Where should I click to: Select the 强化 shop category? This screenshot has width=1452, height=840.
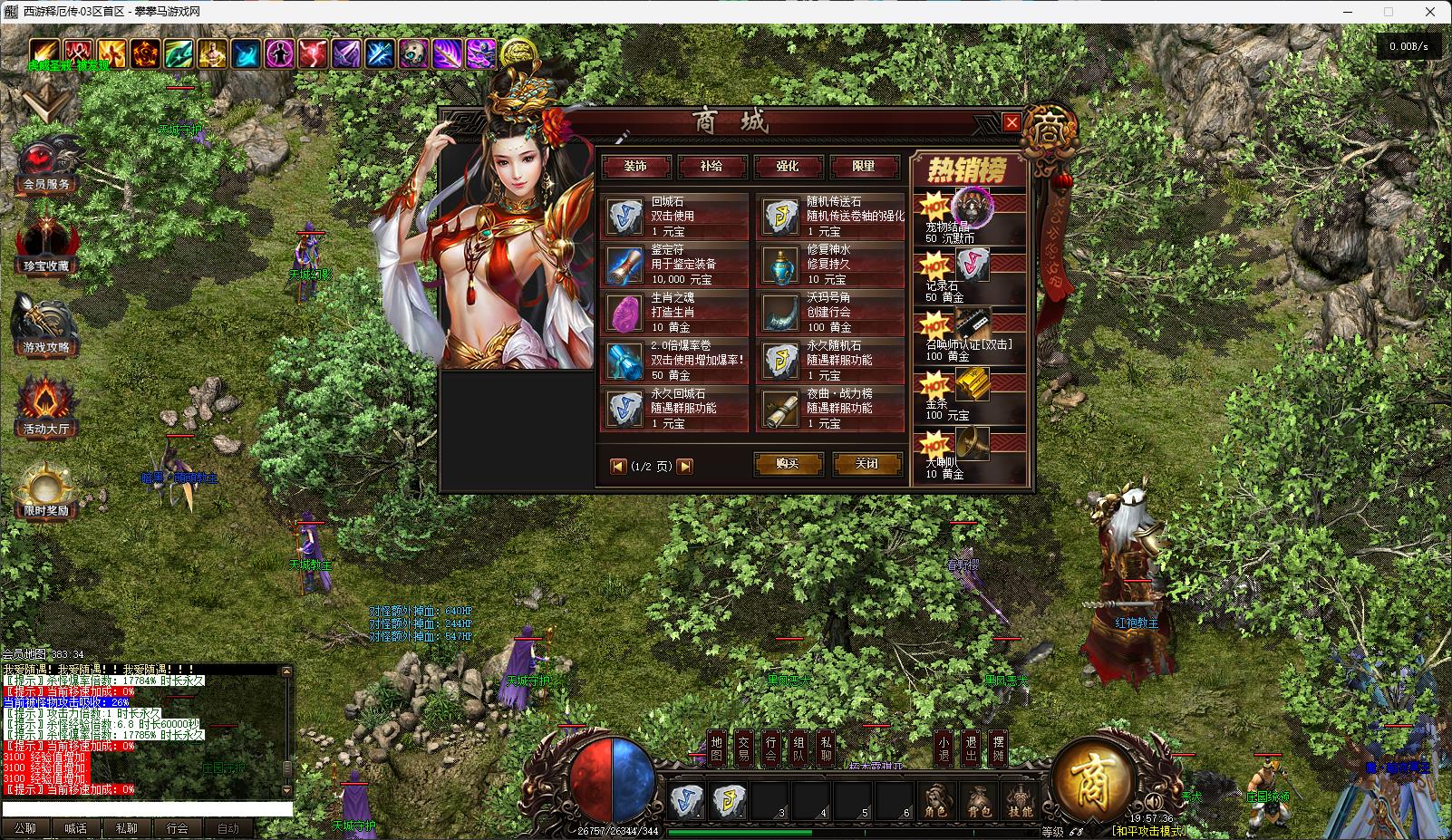pos(788,167)
